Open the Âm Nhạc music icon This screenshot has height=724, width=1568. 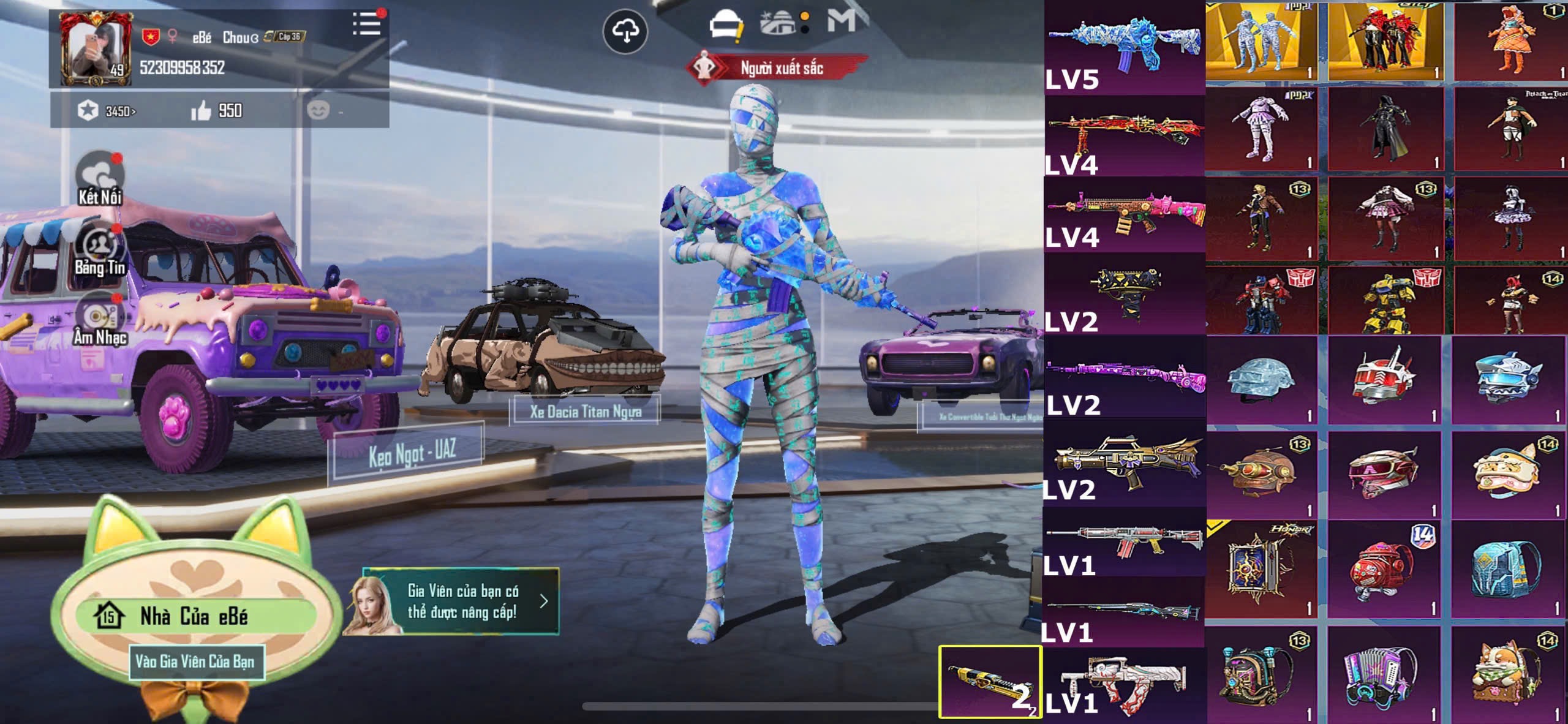point(100,319)
